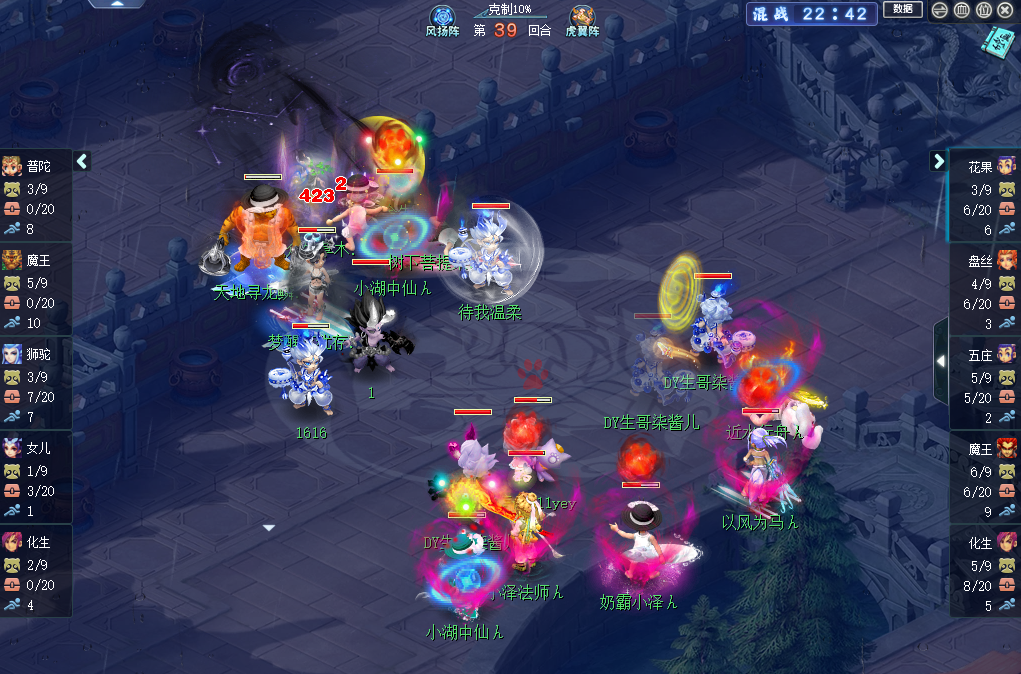1021x674 pixels.
Task: Collapse the left team panel arrow
Action: tap(82, 160)
